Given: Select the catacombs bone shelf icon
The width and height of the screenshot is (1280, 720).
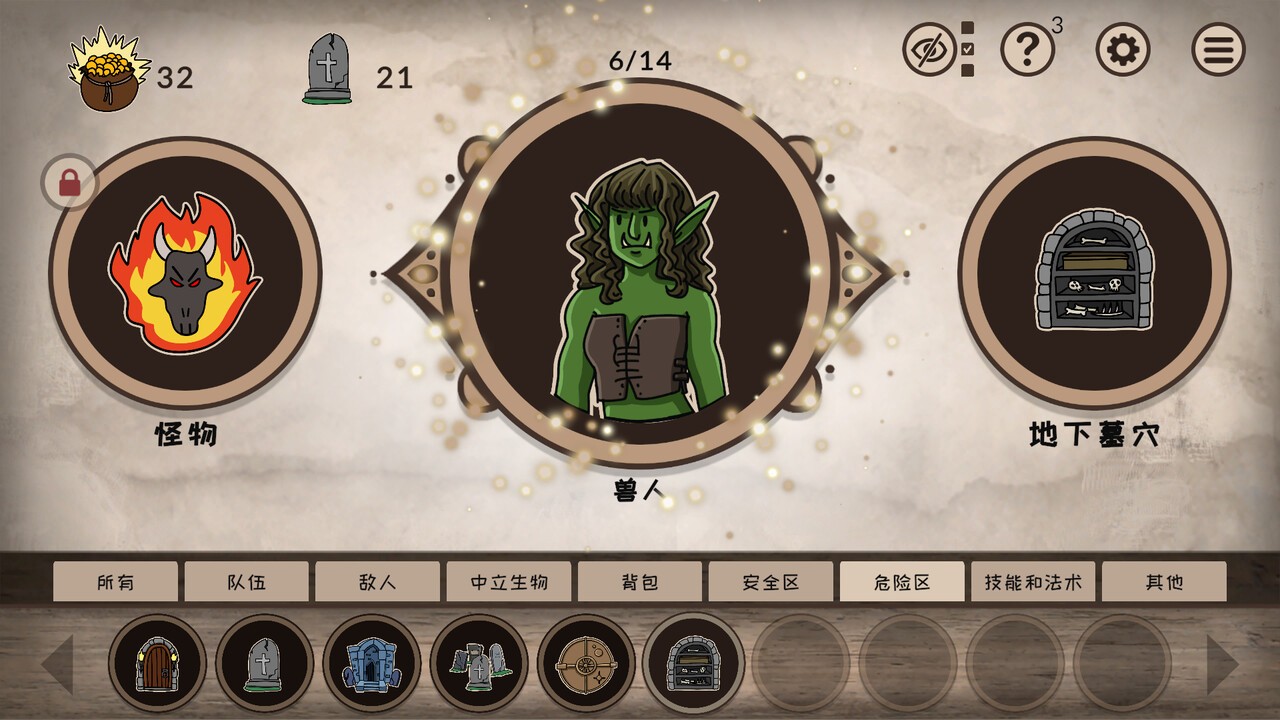Looking at the screenshot, I should point(695,663).
